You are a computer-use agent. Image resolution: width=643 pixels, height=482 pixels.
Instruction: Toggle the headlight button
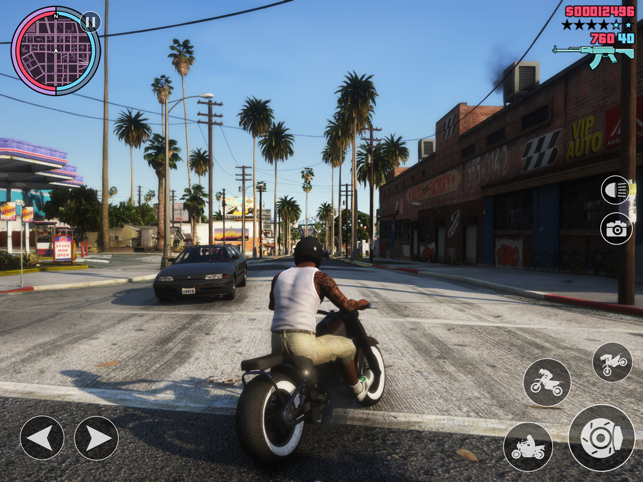[616, 190]
